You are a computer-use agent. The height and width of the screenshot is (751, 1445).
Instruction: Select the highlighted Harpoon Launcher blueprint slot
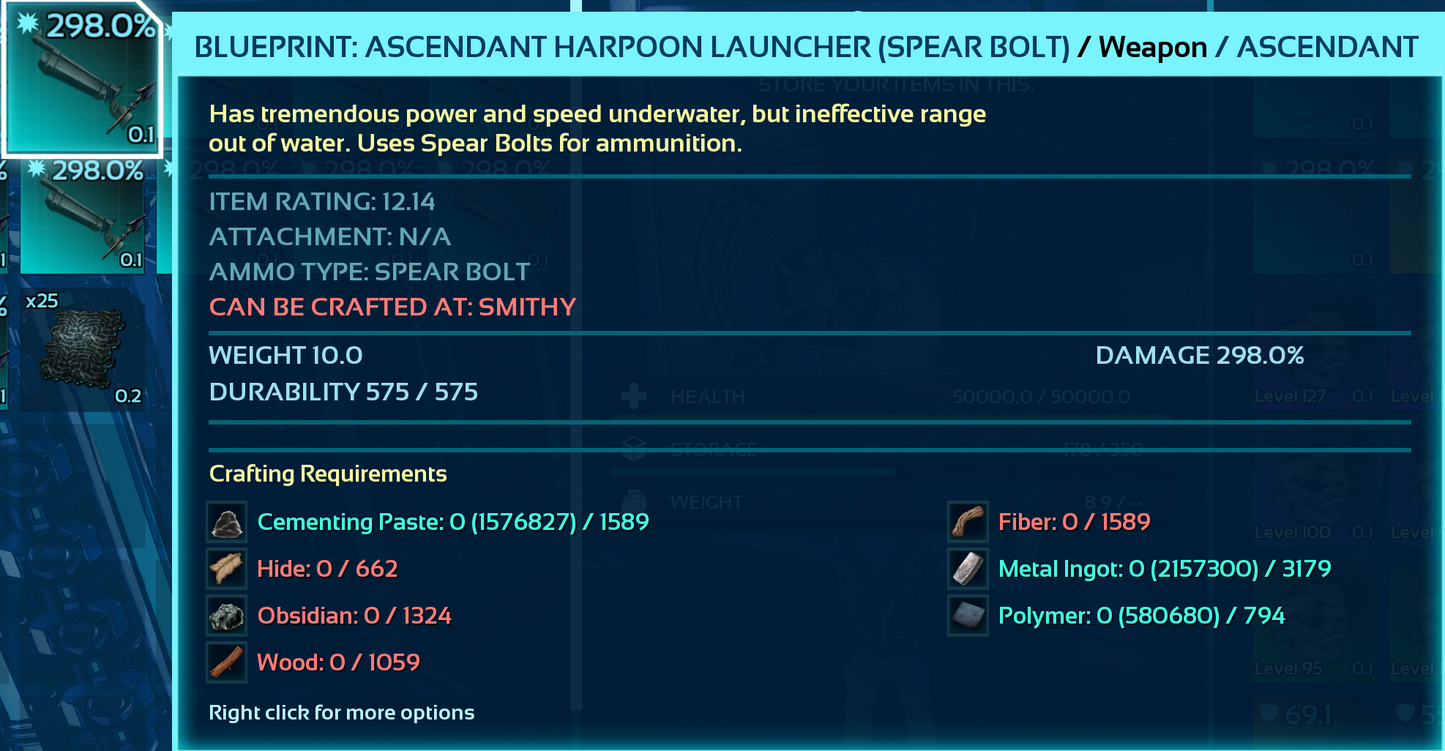tap(82, 80)
